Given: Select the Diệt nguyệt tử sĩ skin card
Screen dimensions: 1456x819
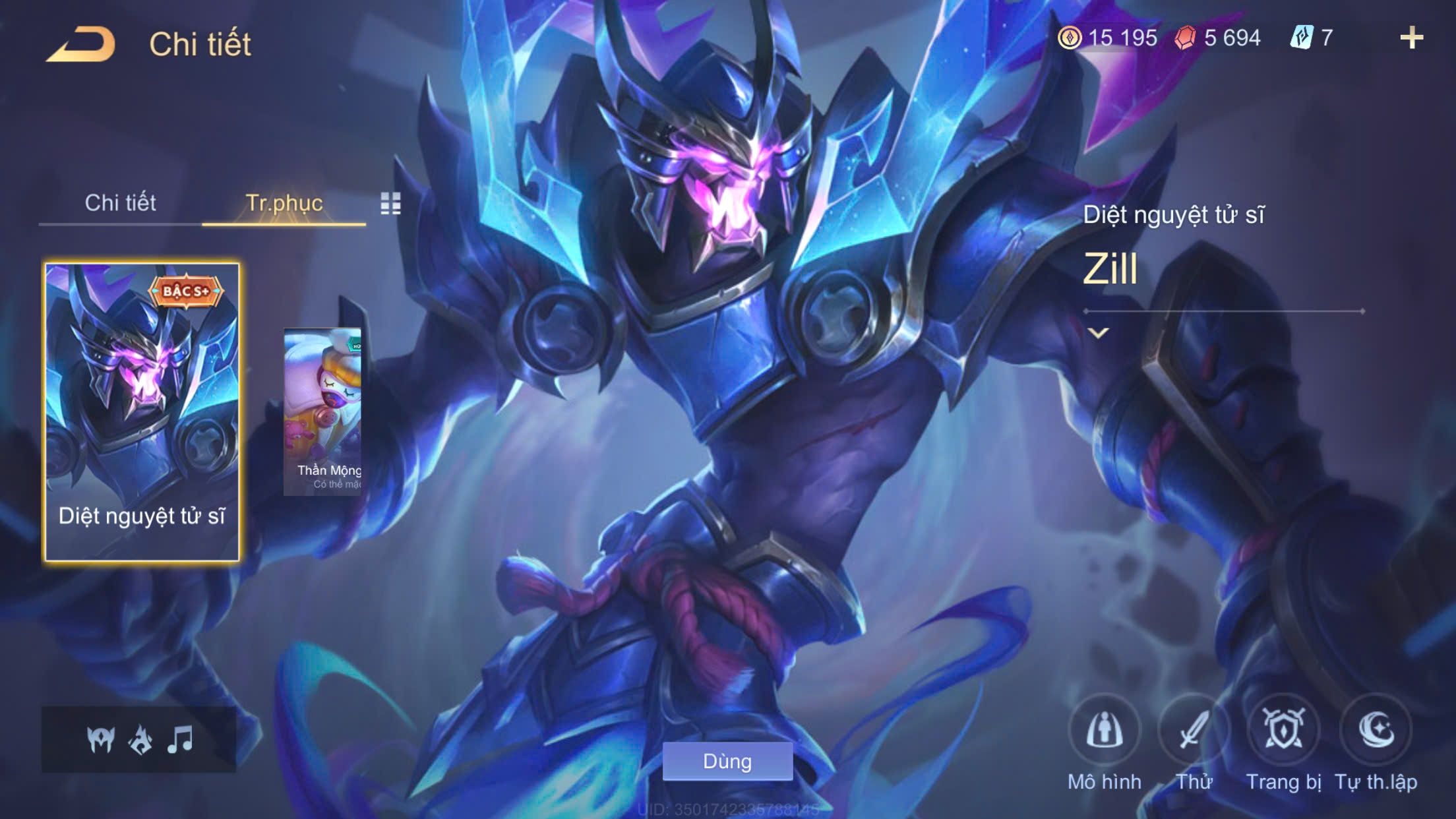Looking at the screenshot, I should (142, 412).
